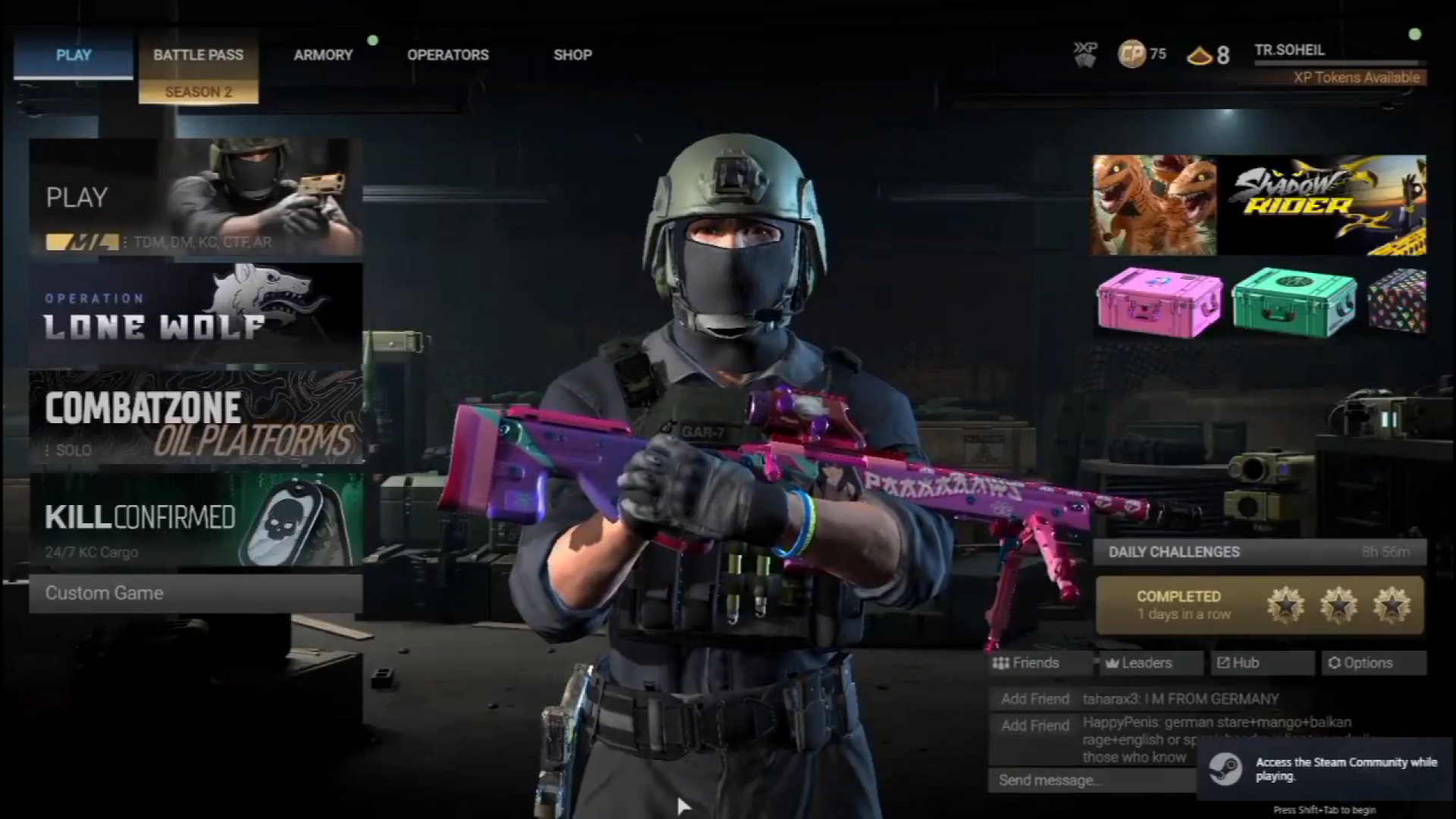Image resolution: width=1456 pixels, height=819 pixels.
Task: Open the Armory tab
Action: coord(323,55)
